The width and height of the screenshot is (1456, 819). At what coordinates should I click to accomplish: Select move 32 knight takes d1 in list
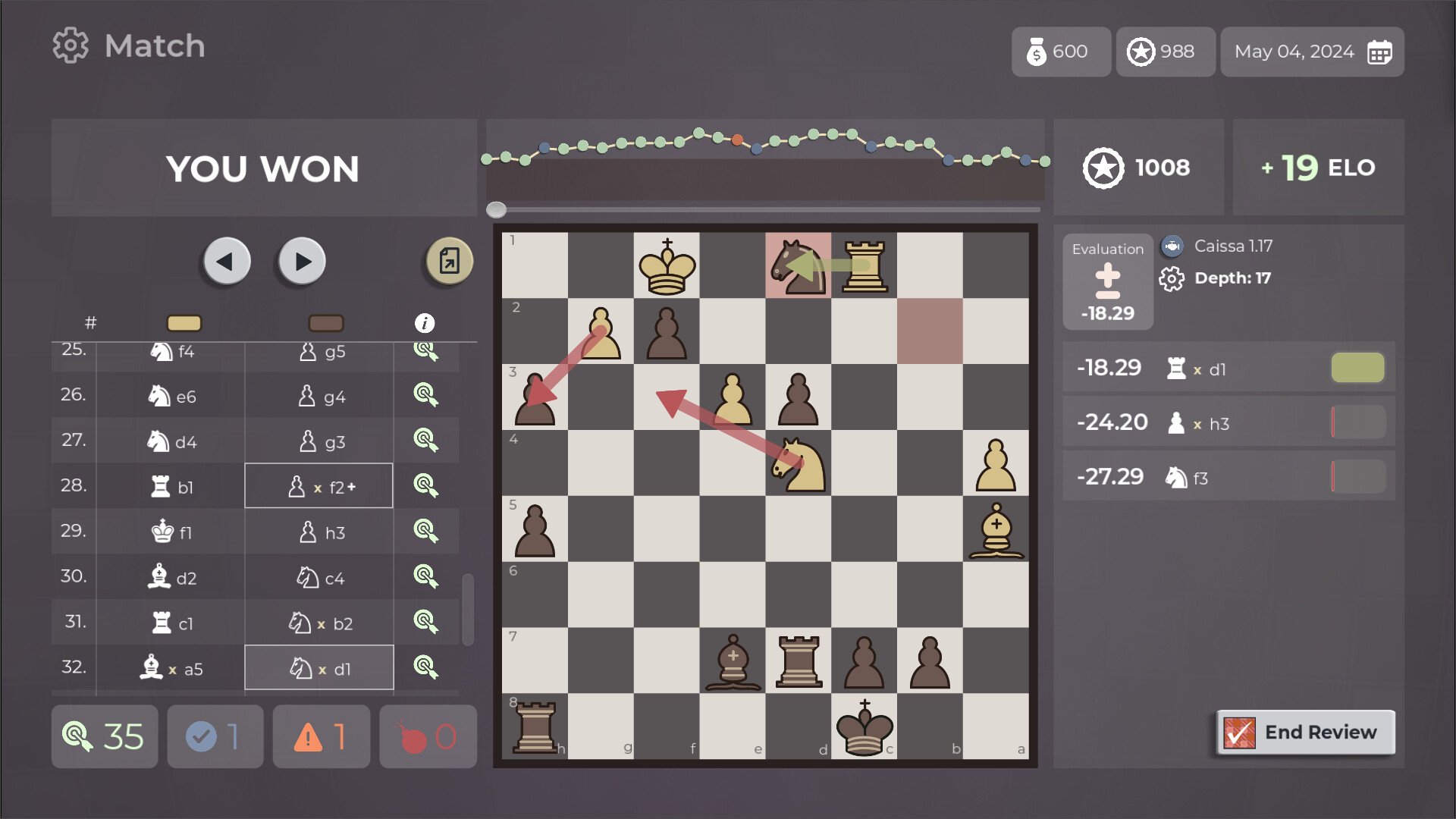318,667
